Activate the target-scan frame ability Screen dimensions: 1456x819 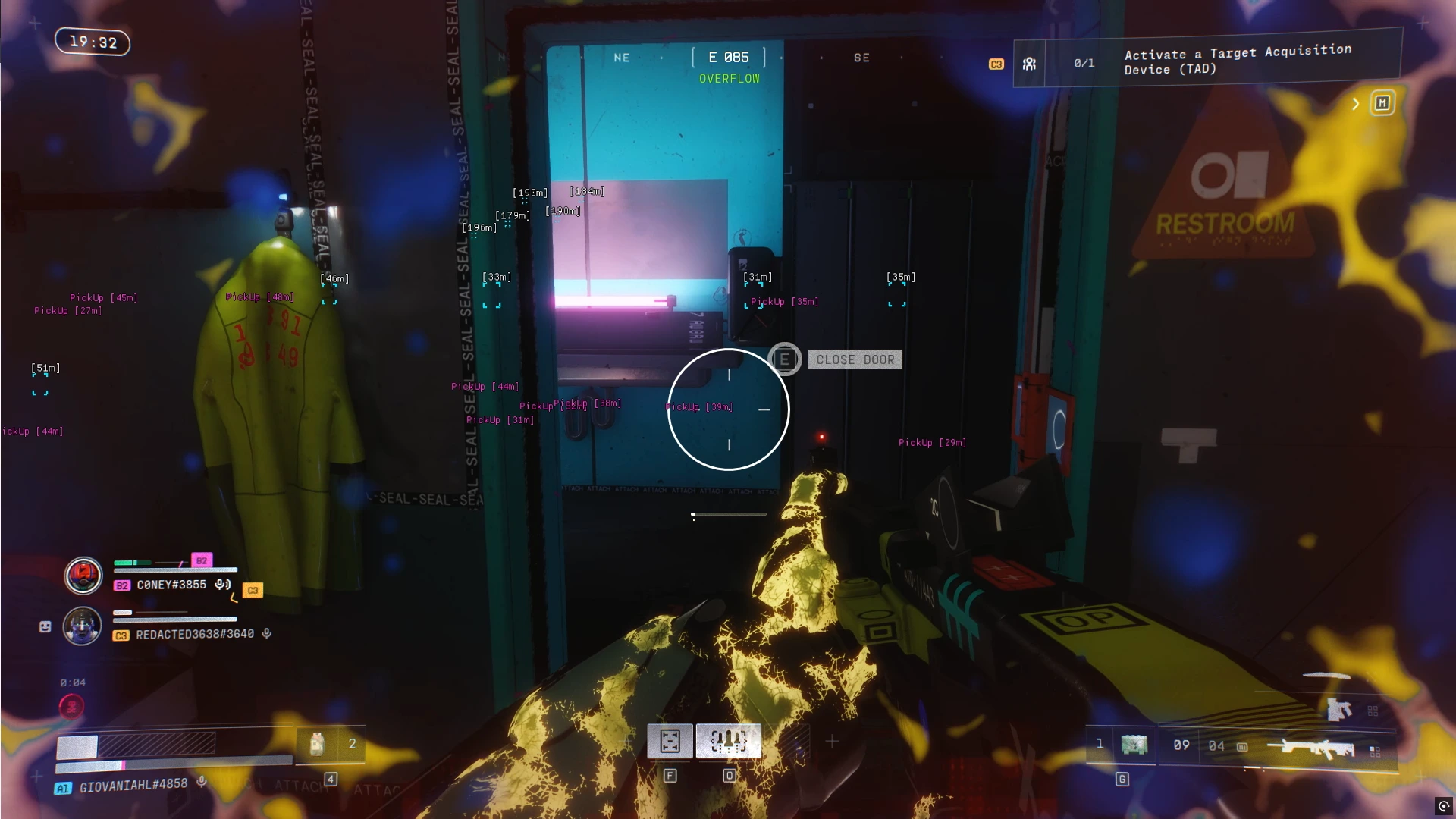[x=670, y=741]
